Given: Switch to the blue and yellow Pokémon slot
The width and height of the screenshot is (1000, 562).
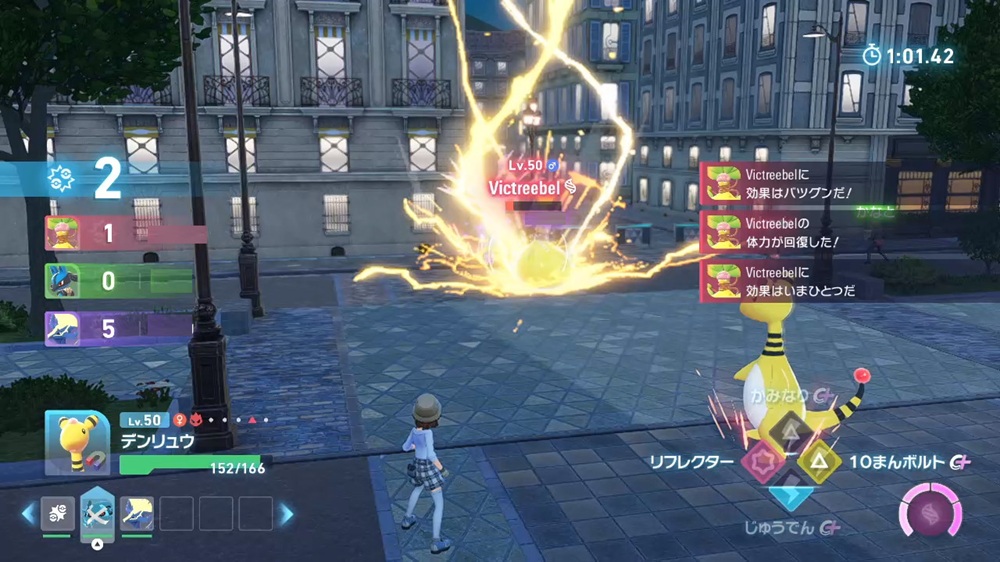Looking at the screenshot, I should coord(136,514).
